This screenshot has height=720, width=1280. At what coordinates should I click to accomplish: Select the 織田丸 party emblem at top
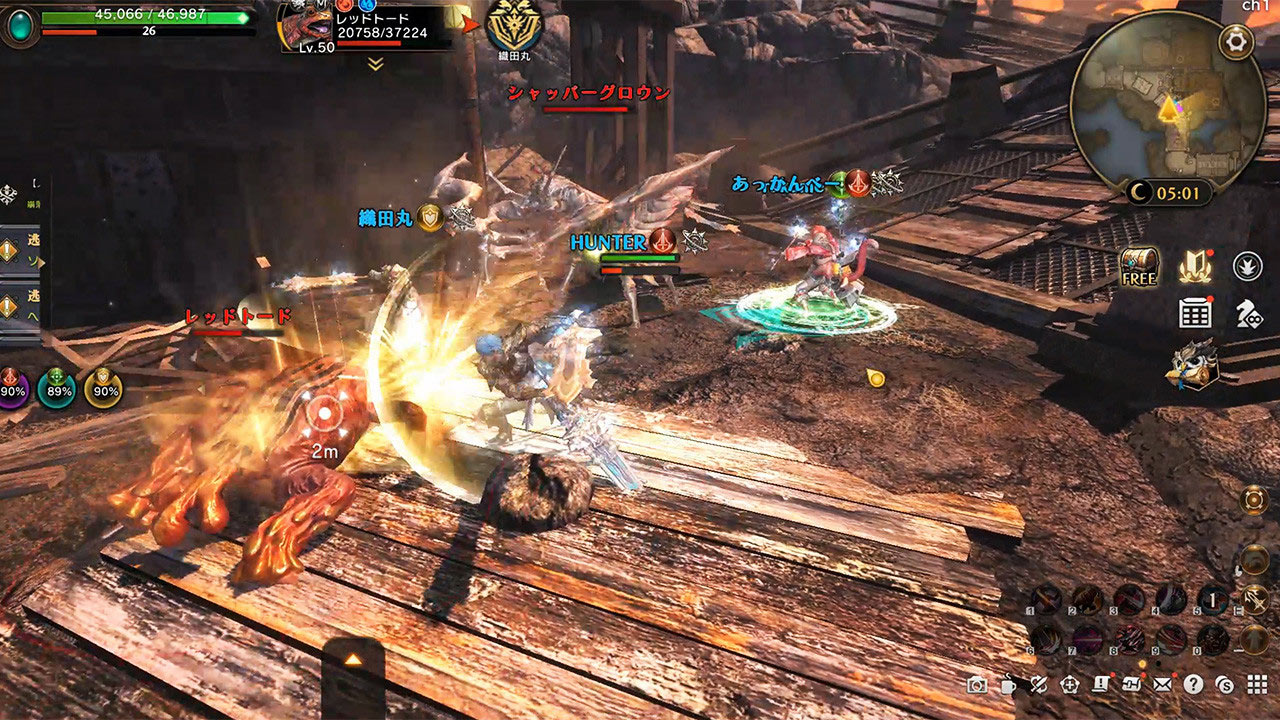(x=513, y=24)
